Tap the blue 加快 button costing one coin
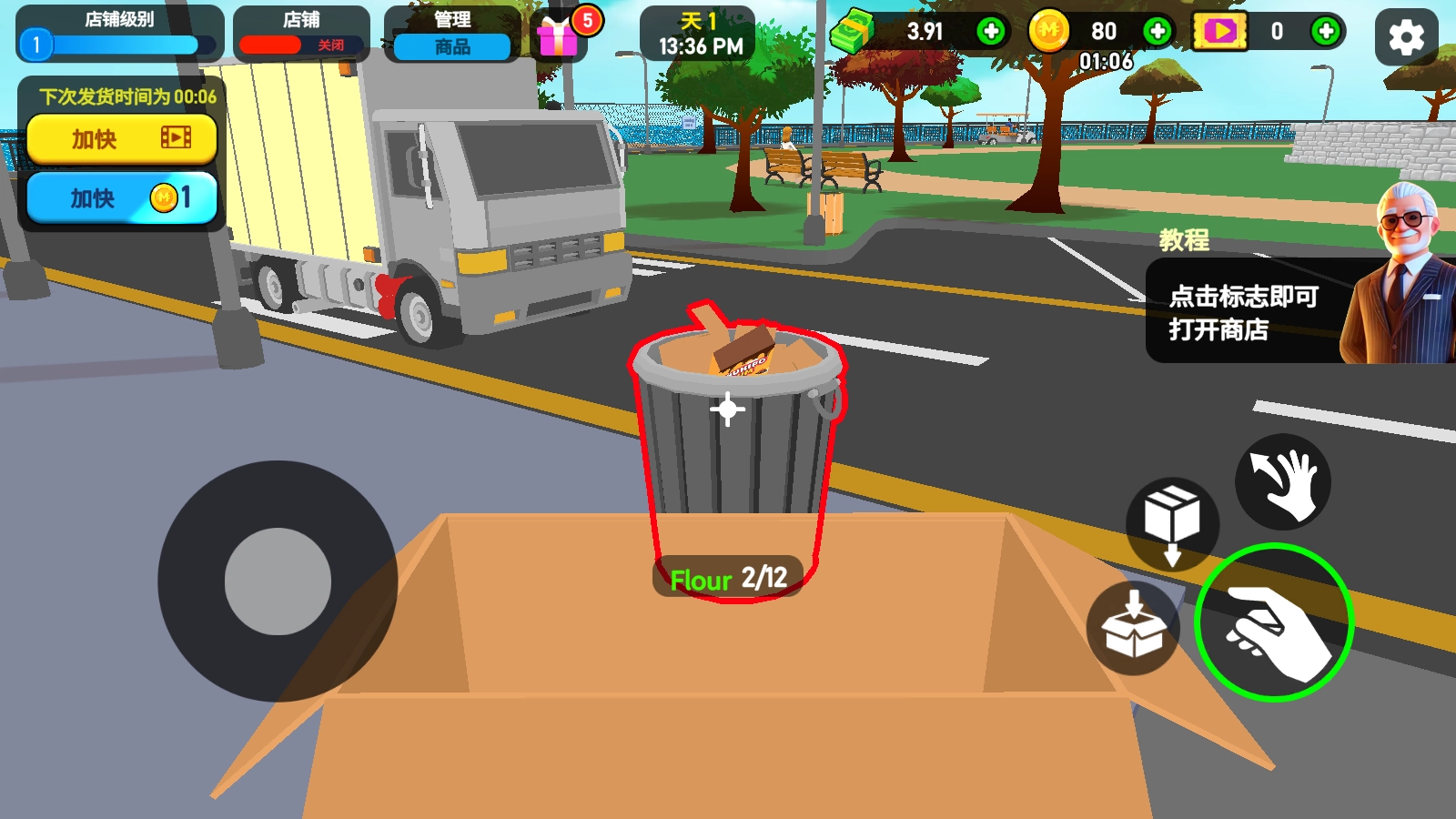The width and height of the screenshot is (1456, 819). (122, 197)
